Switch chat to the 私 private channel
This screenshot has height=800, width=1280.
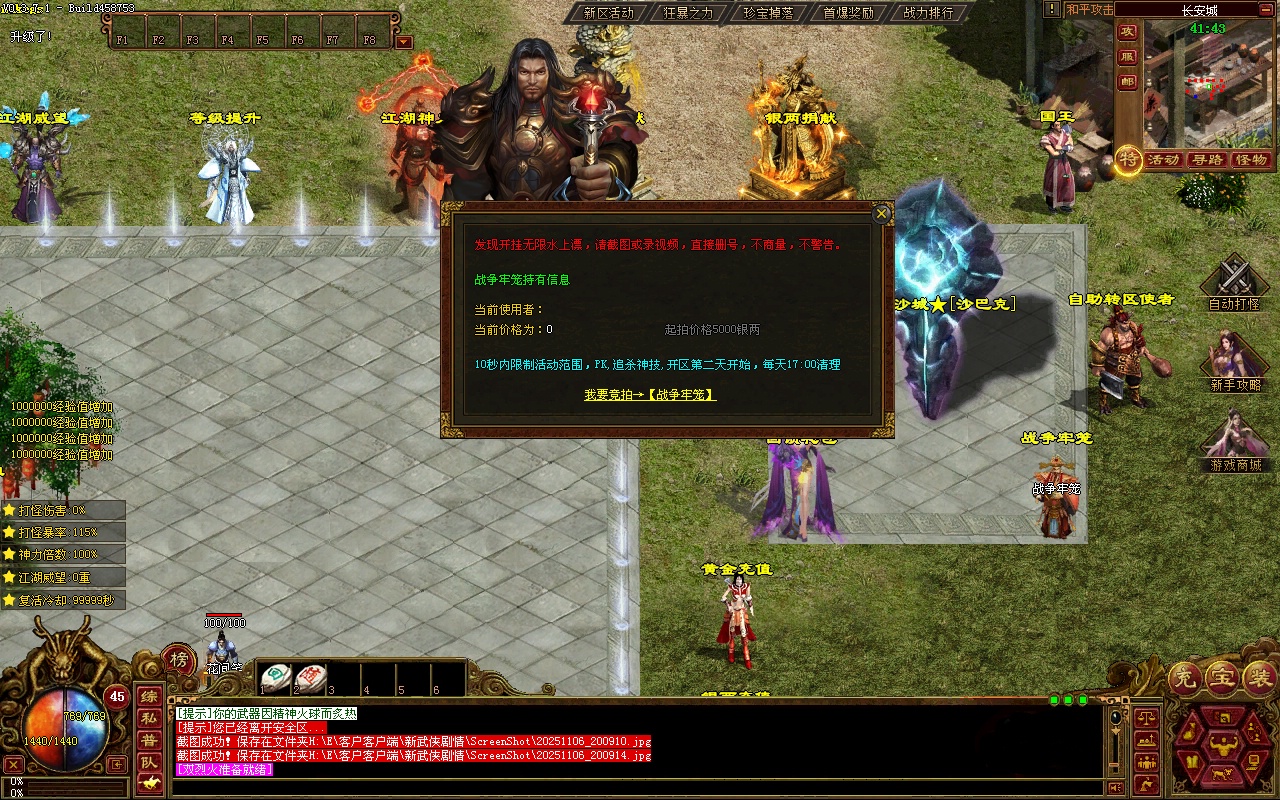point(148,718)
